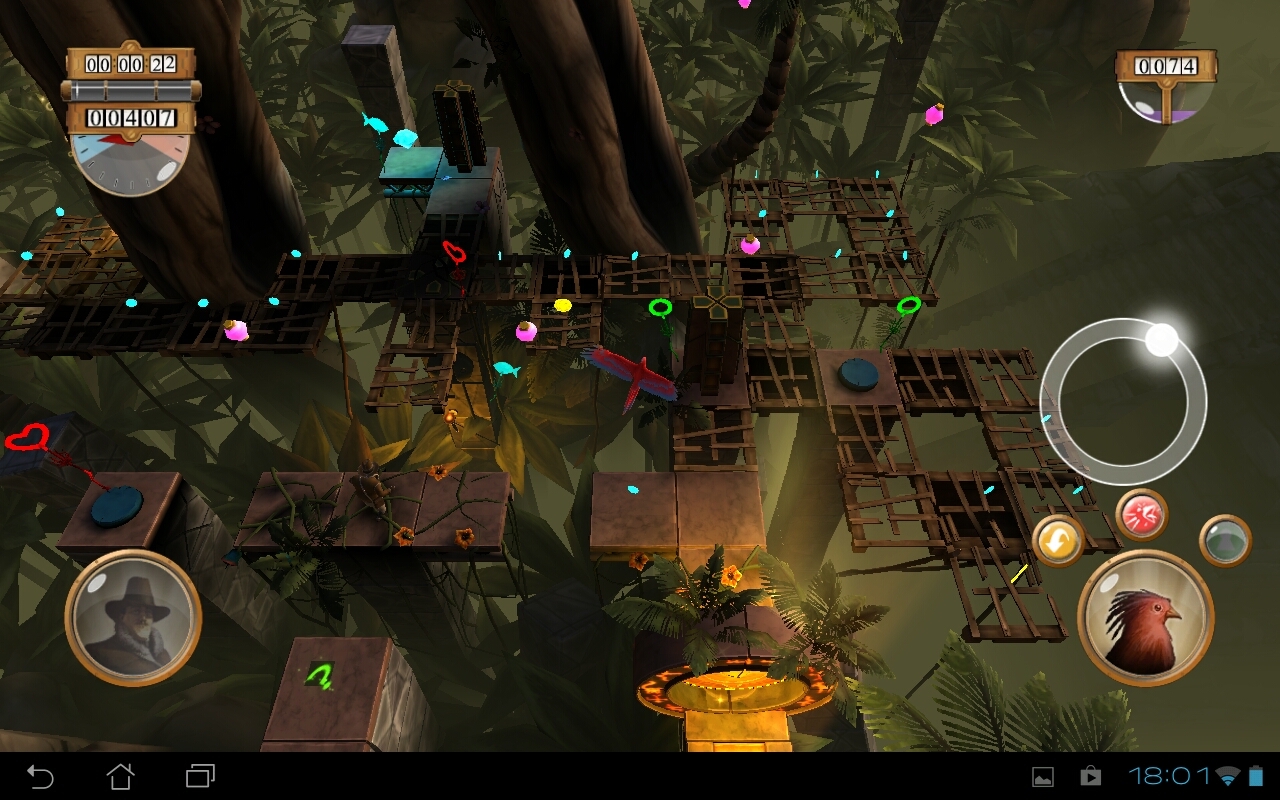Click the white knob on the ring joystick

1161,340
